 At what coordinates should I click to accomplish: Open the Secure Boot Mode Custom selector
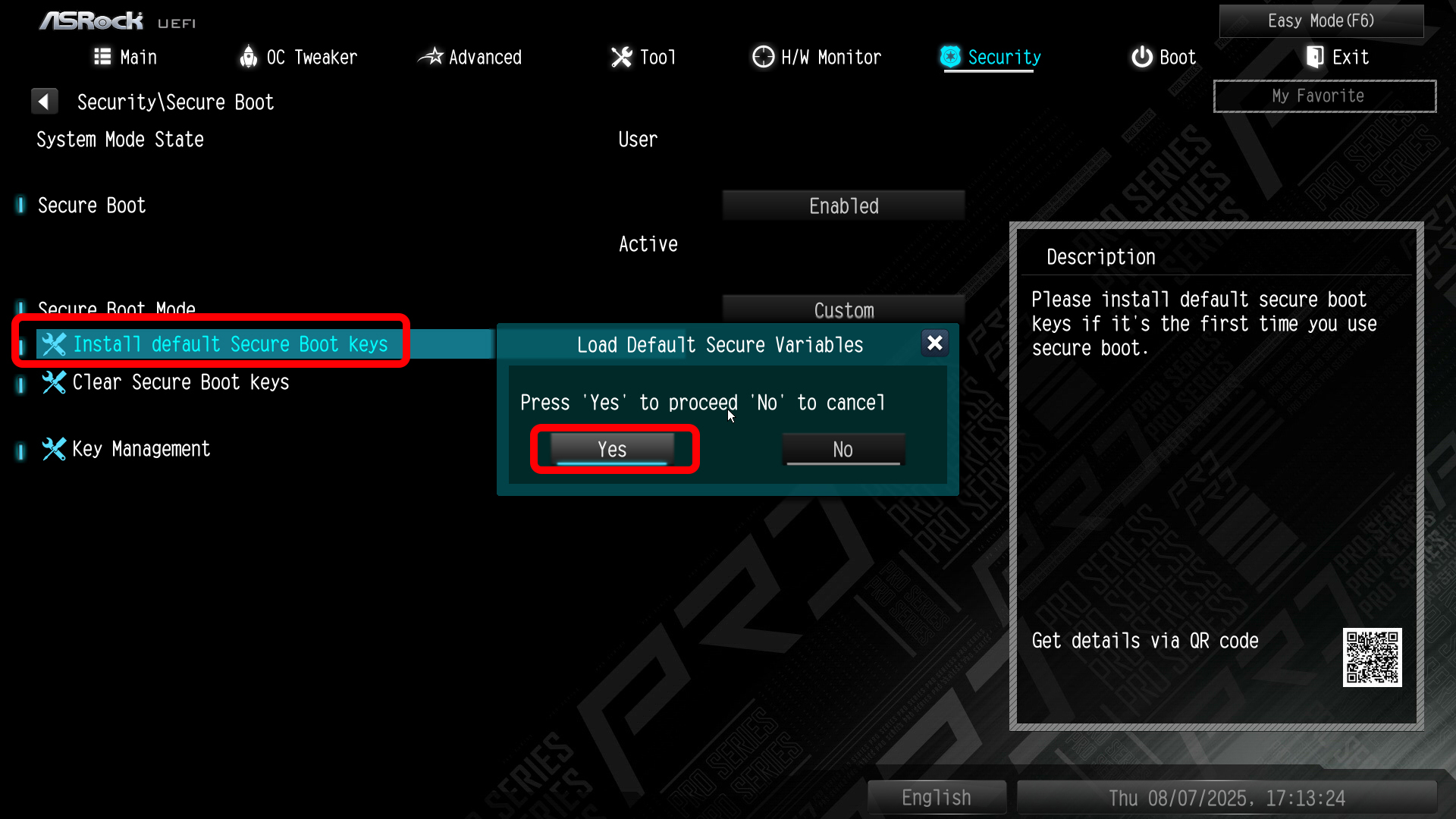pyautogui.click(x=843, y=310)
